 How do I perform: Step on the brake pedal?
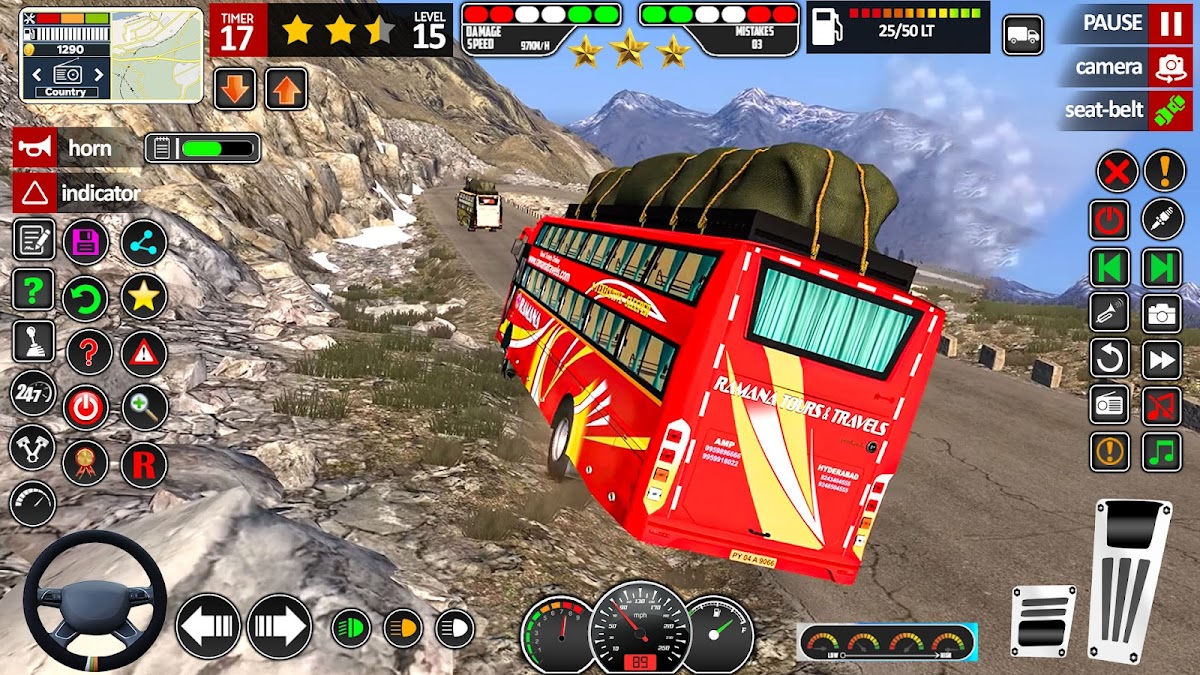click(x=1044, y=620)
